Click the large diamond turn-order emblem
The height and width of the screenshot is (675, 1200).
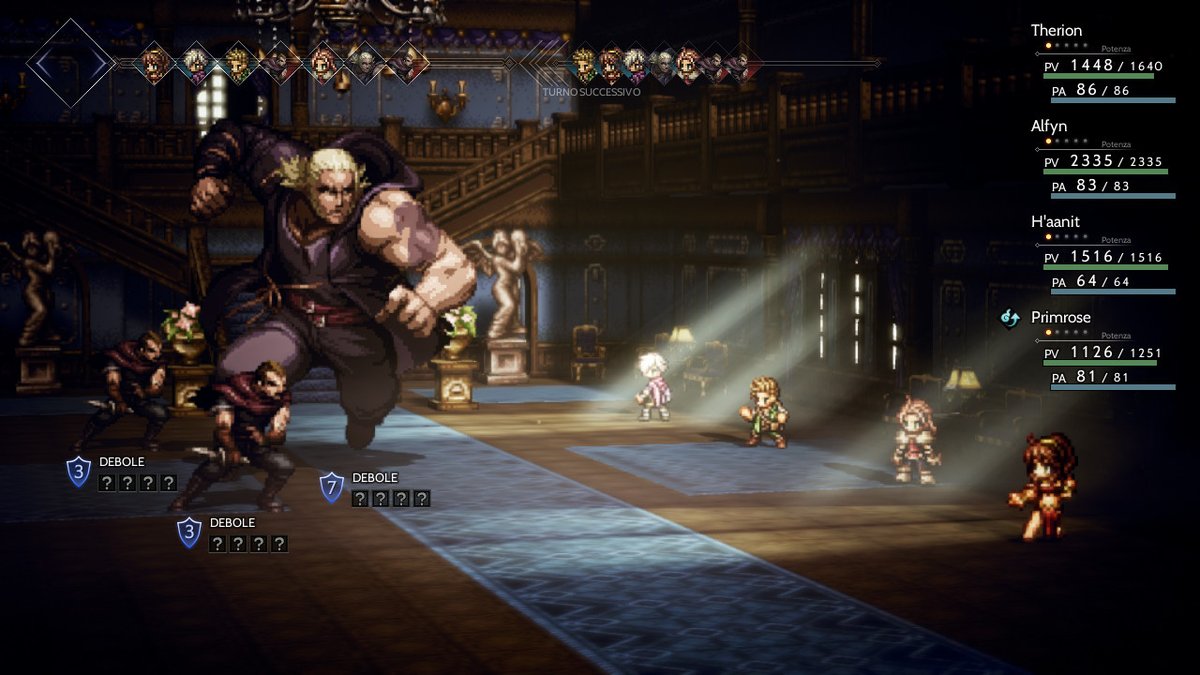click(70, 63)
